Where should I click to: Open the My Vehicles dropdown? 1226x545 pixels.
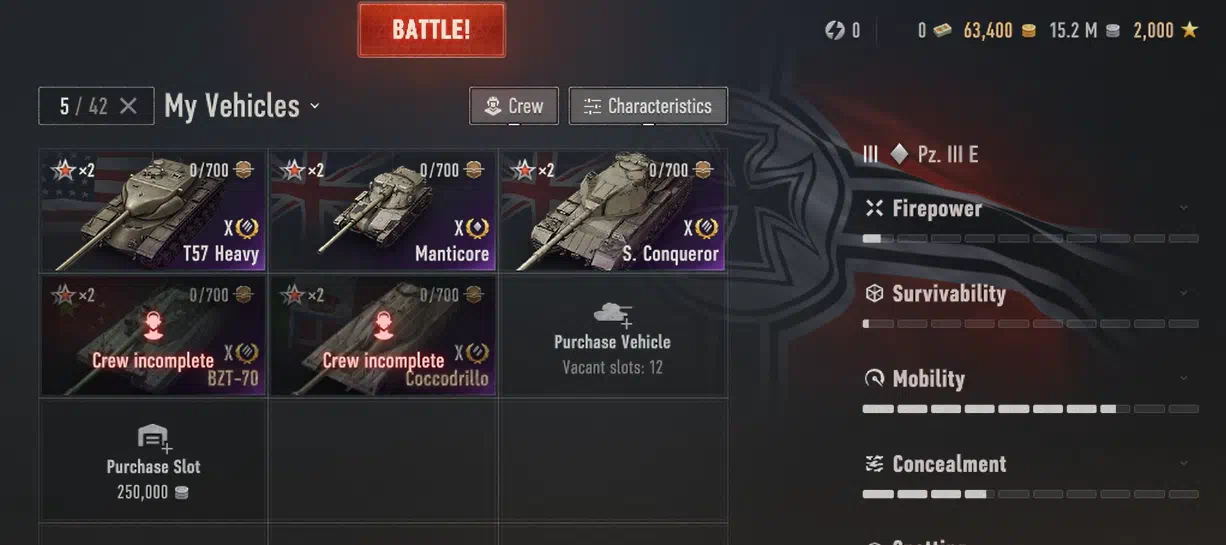pyautogui.click(x=242, y=106)
